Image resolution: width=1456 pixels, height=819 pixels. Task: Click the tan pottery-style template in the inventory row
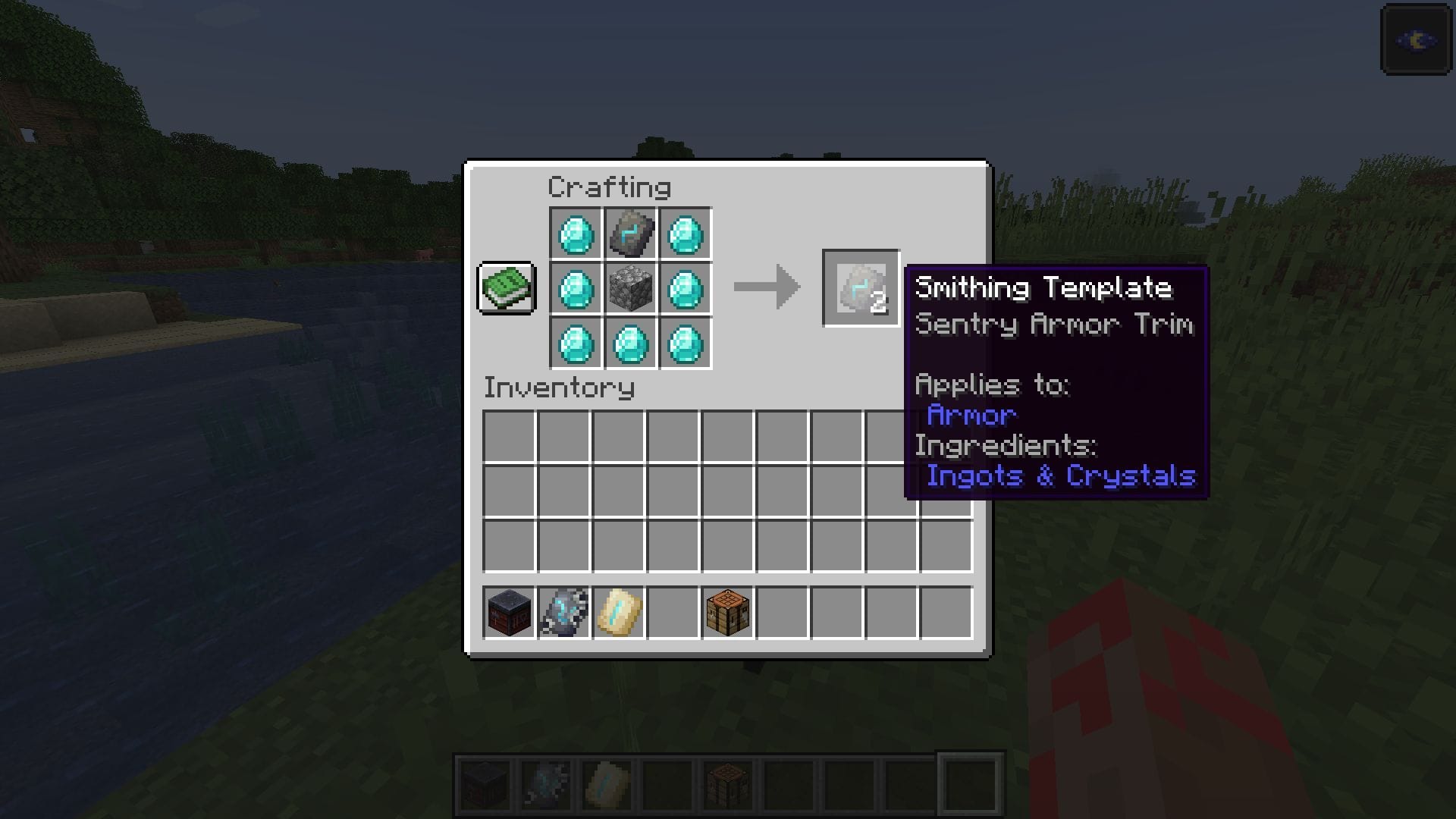point(617,613)
